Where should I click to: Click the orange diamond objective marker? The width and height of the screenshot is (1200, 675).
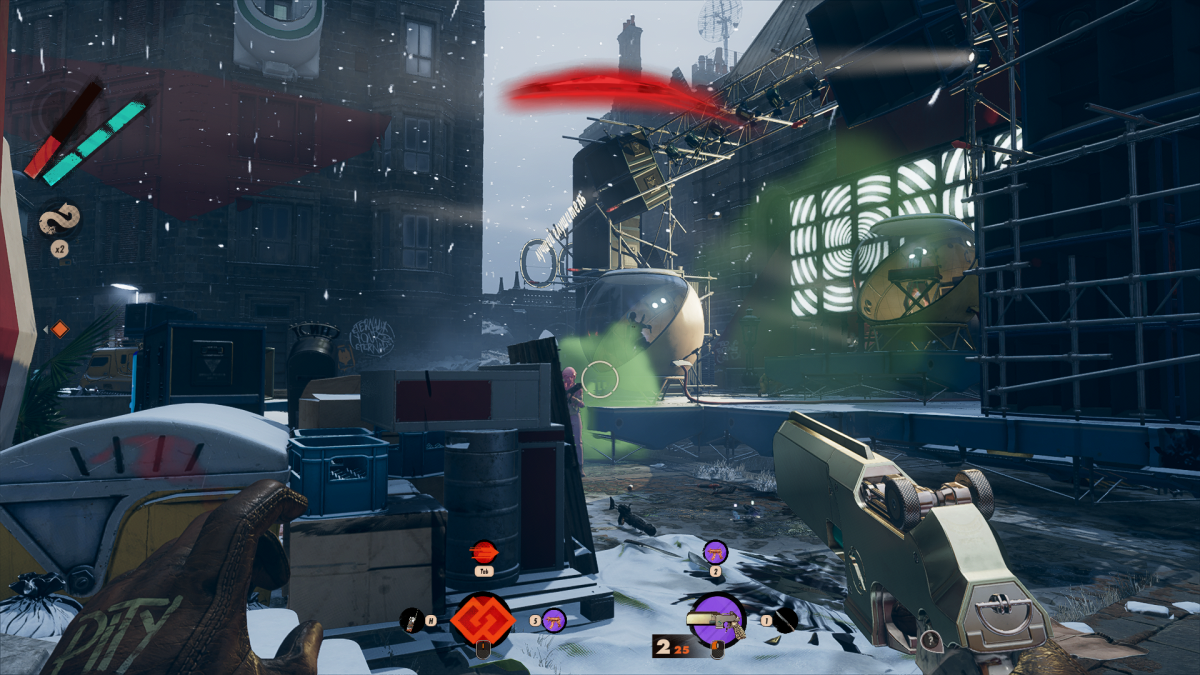click(x=59, y=329)
